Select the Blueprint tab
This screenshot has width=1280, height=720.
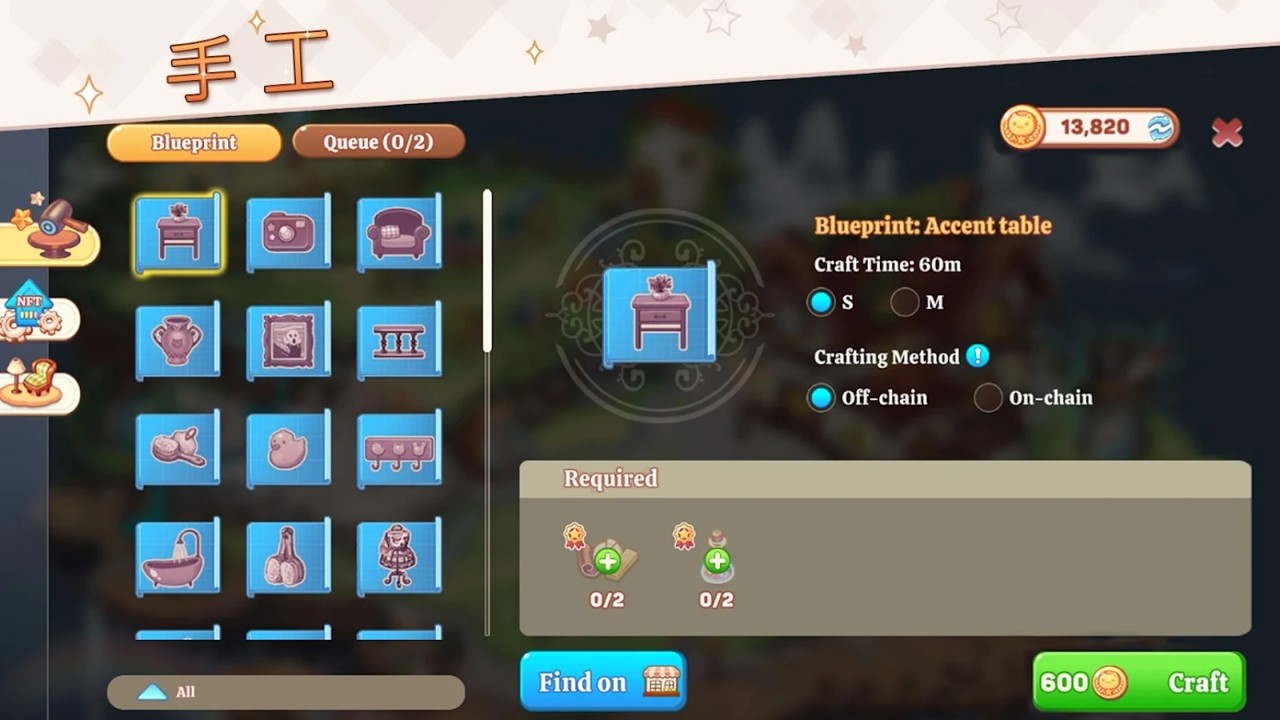pos(194,142)
